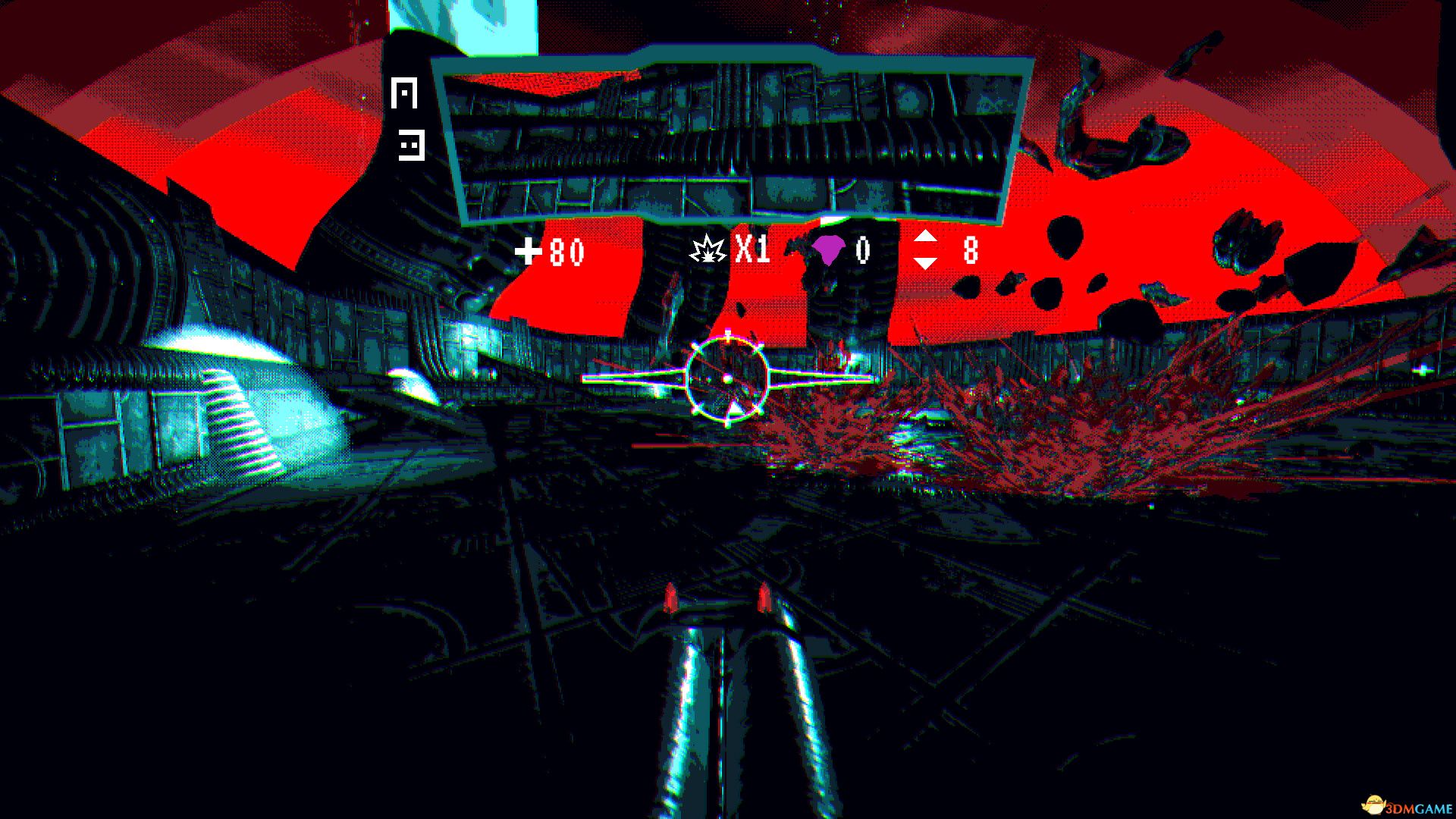Expand the rearview mirror panel at the top
The height and width of the screenshot is (819, 1456).
[728, 140]
